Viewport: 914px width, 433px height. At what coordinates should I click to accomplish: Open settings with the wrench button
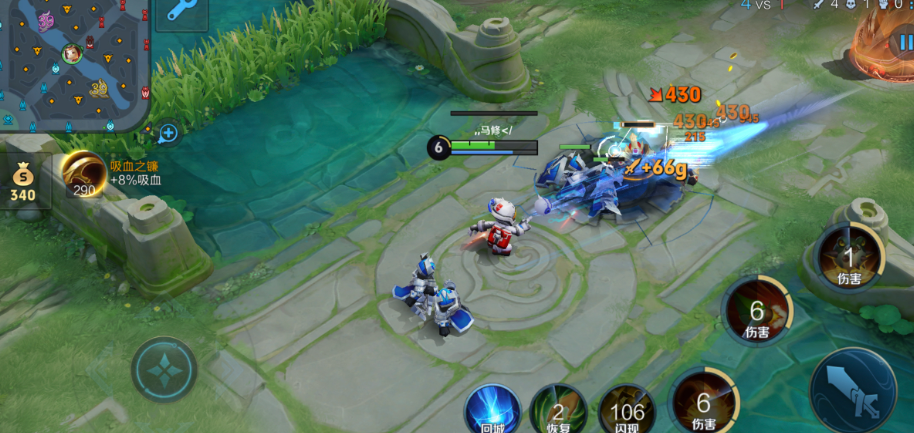pyautogui.click(x=181, y=12)
